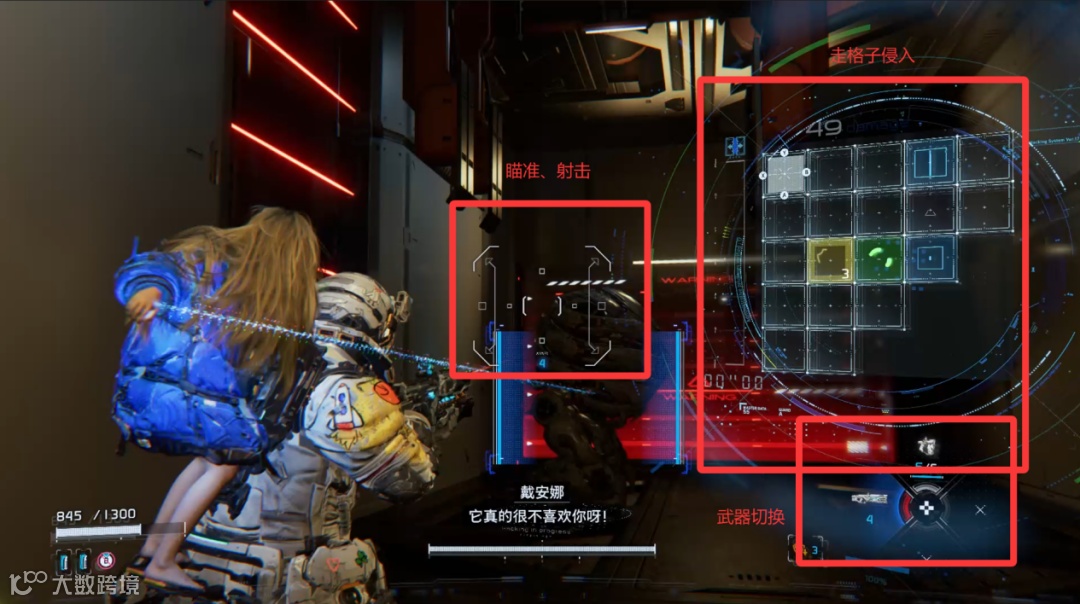Viewport: 1080px width, 604px height.
Task: Select the green node on the hacking grid
Action: tap(881, 259)
